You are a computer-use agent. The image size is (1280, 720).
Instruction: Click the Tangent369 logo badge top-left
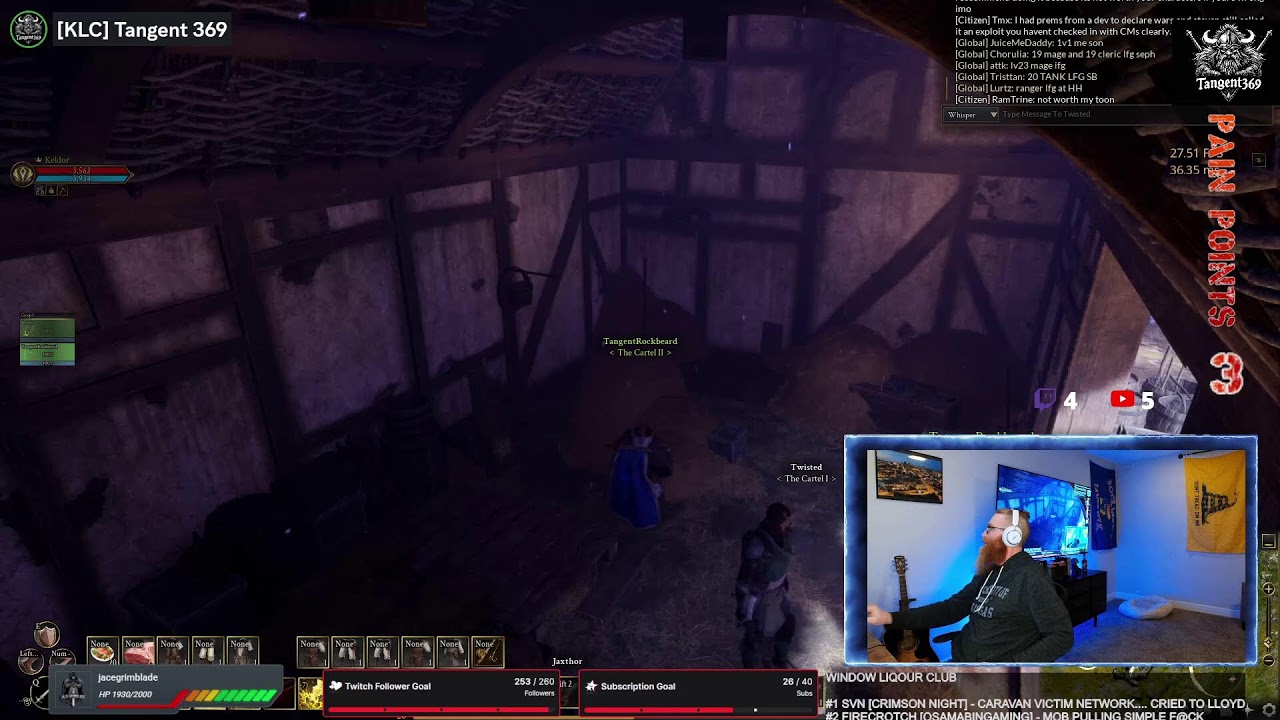pyautogui.click(x=27, y=30)
